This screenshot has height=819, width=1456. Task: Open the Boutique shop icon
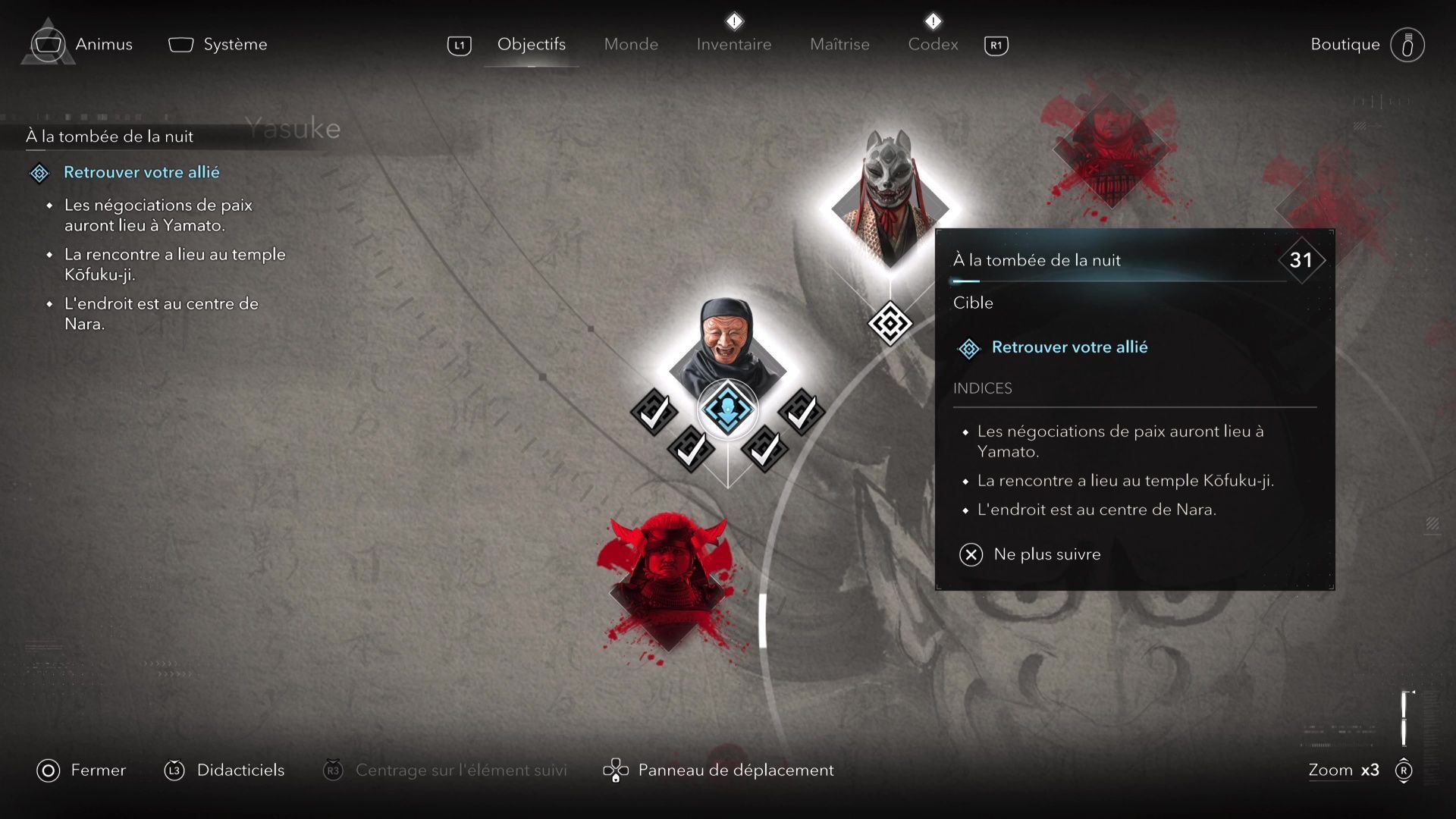pyautogui.click(x=1409, y=44)
